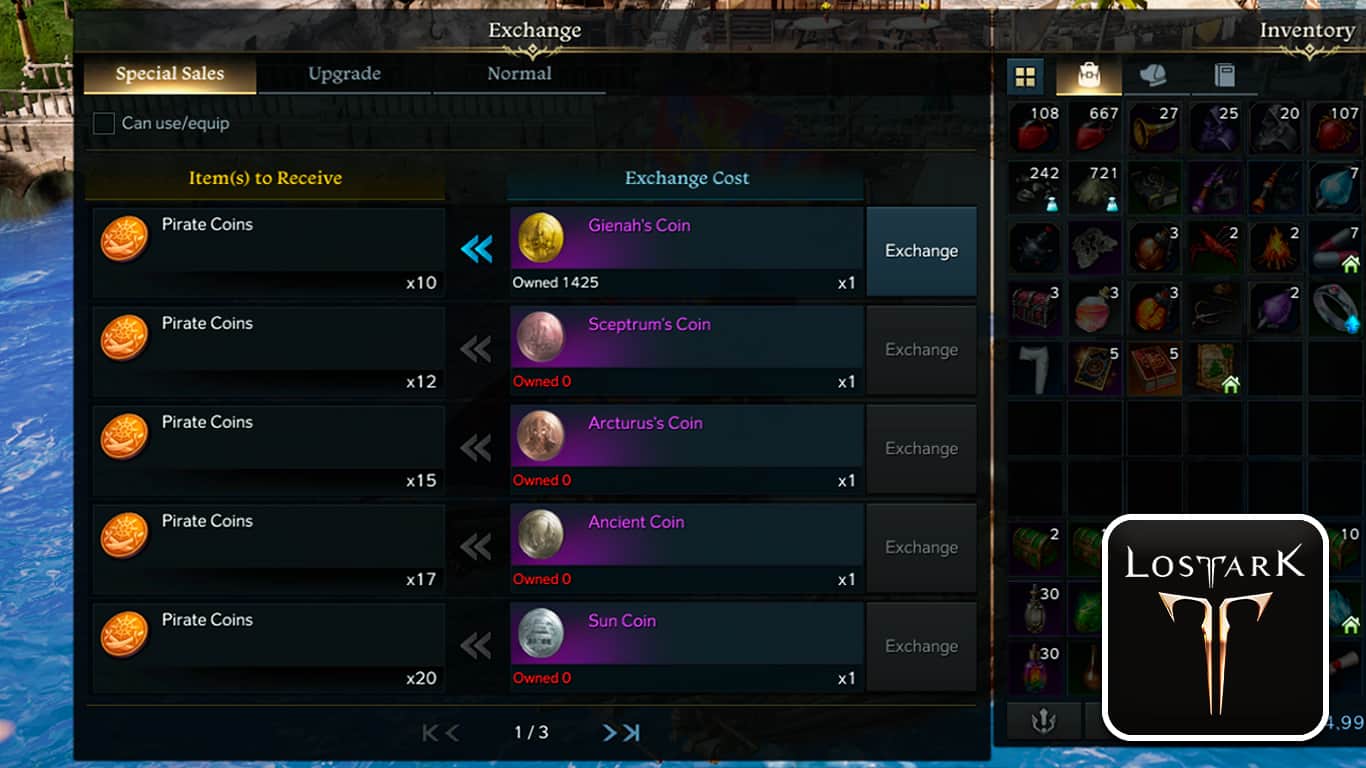Go to the next exchange page
This screenshot has width=1366, height=768.
coord(609,733)
